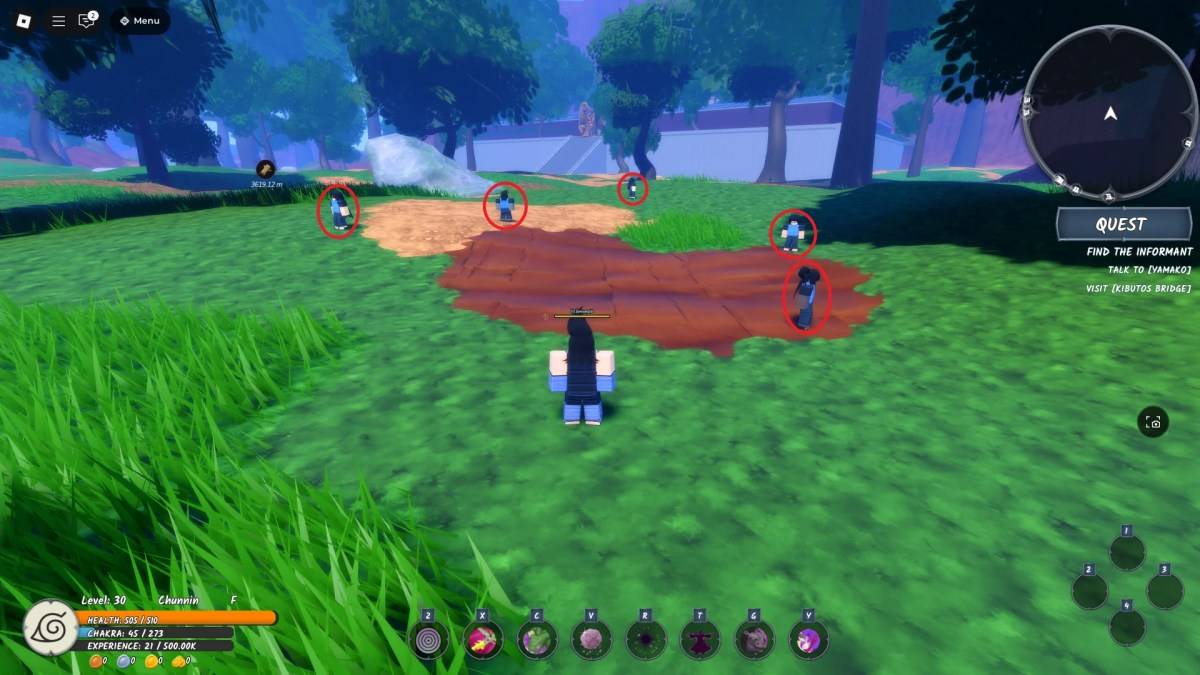Select quick slot 2 in the diamond
The width and height of the screenshot is (1200, 675).
(1089, 590)
